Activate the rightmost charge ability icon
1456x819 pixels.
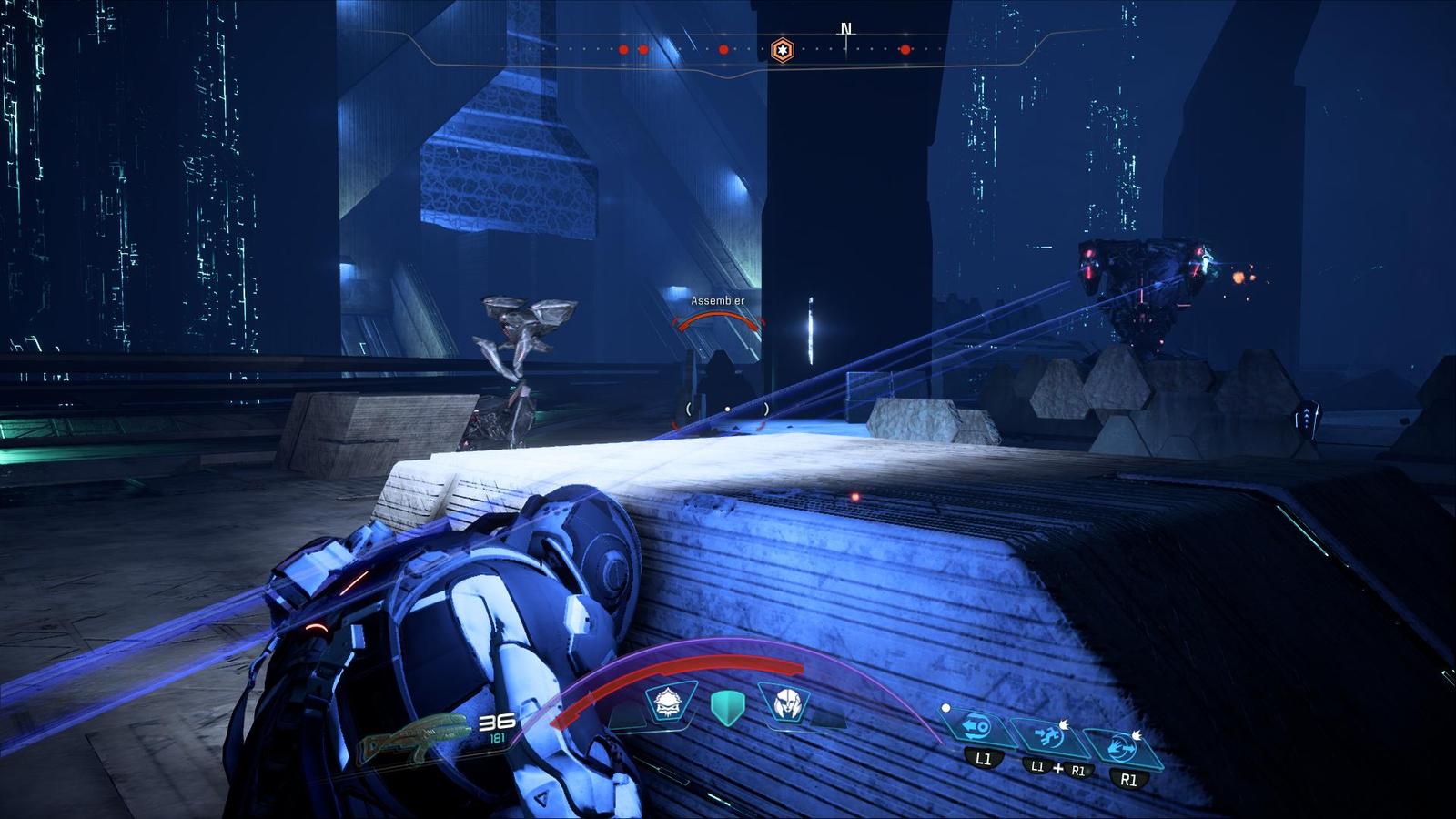(1126, 748)
